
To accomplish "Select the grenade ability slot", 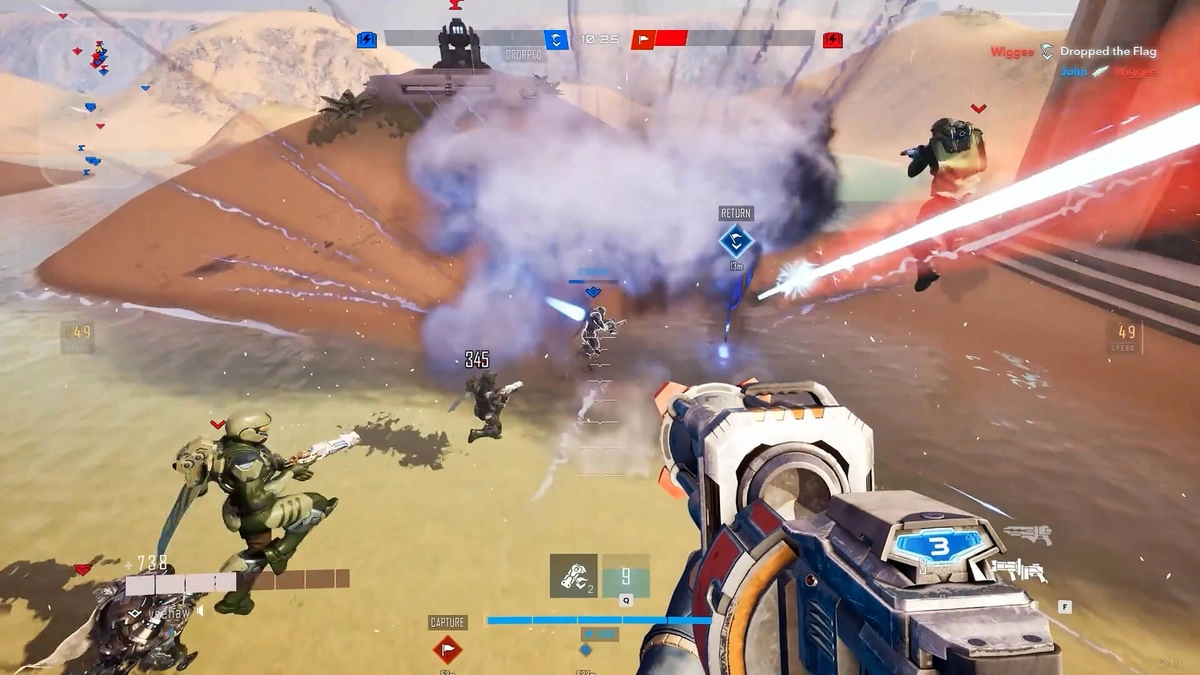I will 573,576.
